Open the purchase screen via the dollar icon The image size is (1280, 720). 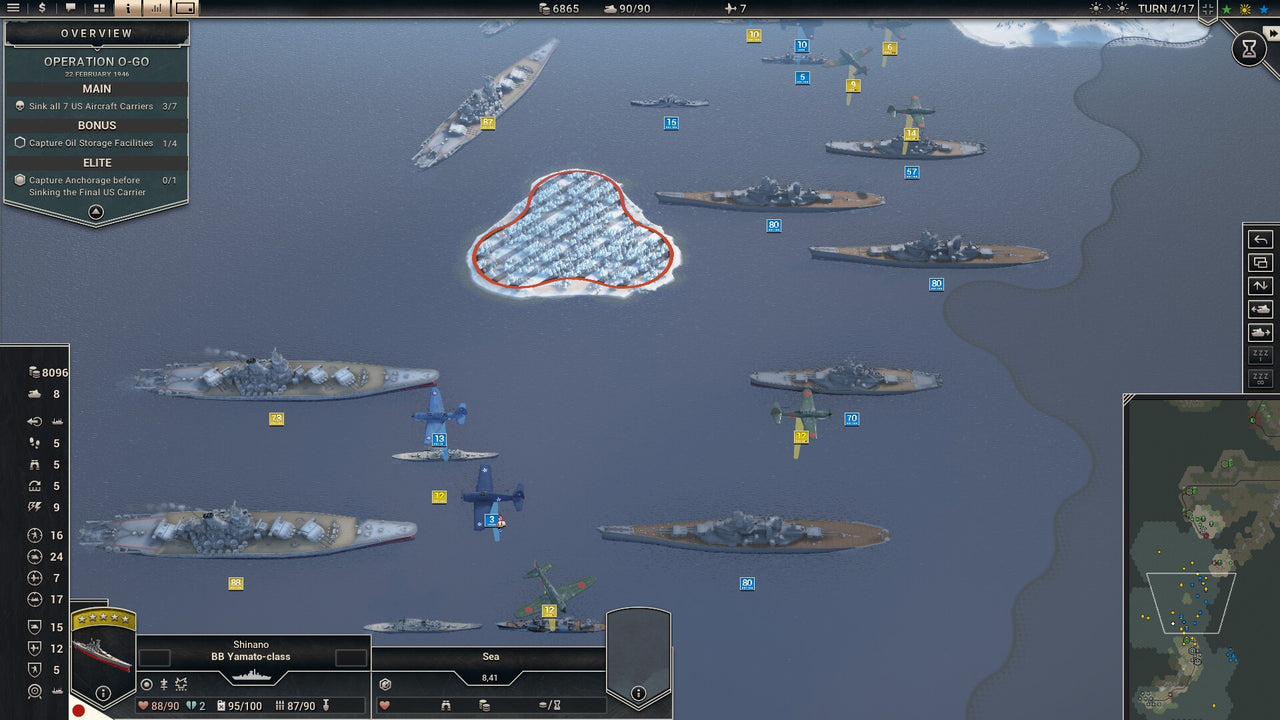click(x=41, y=8)
